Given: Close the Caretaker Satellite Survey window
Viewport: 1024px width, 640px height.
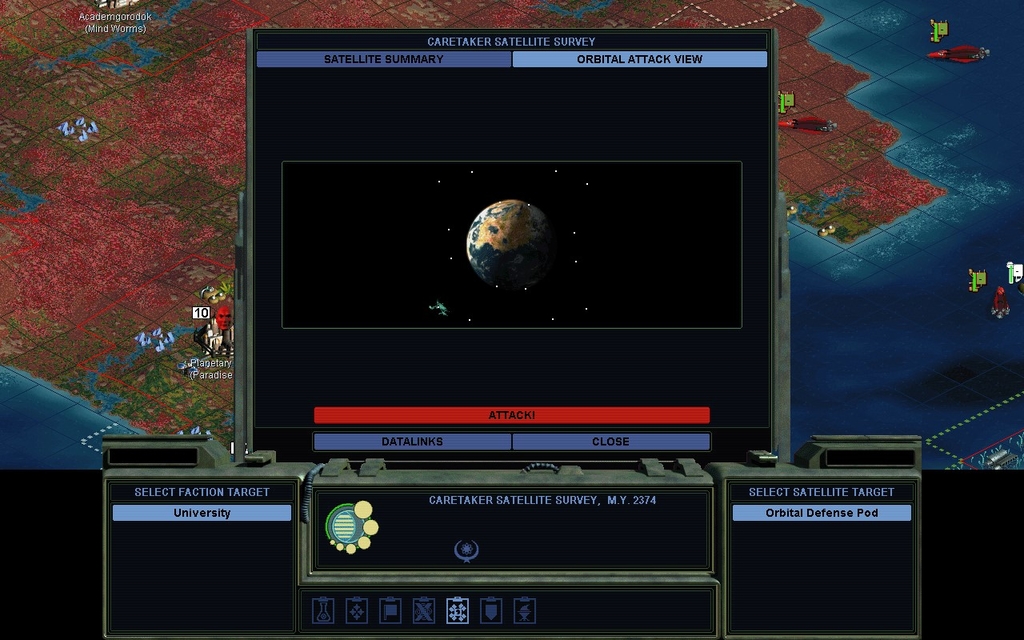Looking at the screenshot, I should click(x=610, y=441).
